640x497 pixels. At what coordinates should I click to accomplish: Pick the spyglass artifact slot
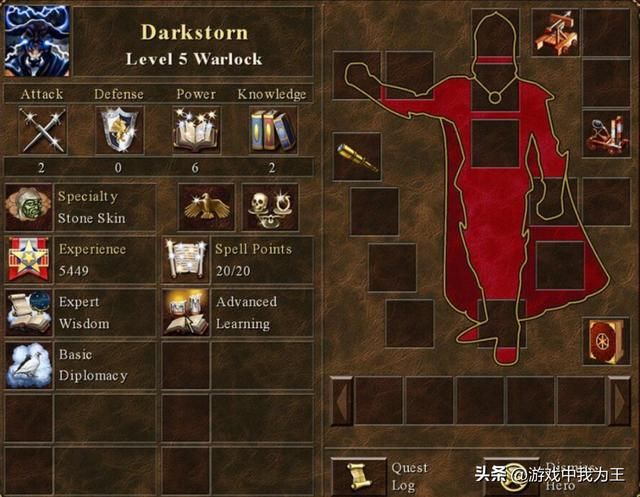click(x=357, y=157)
